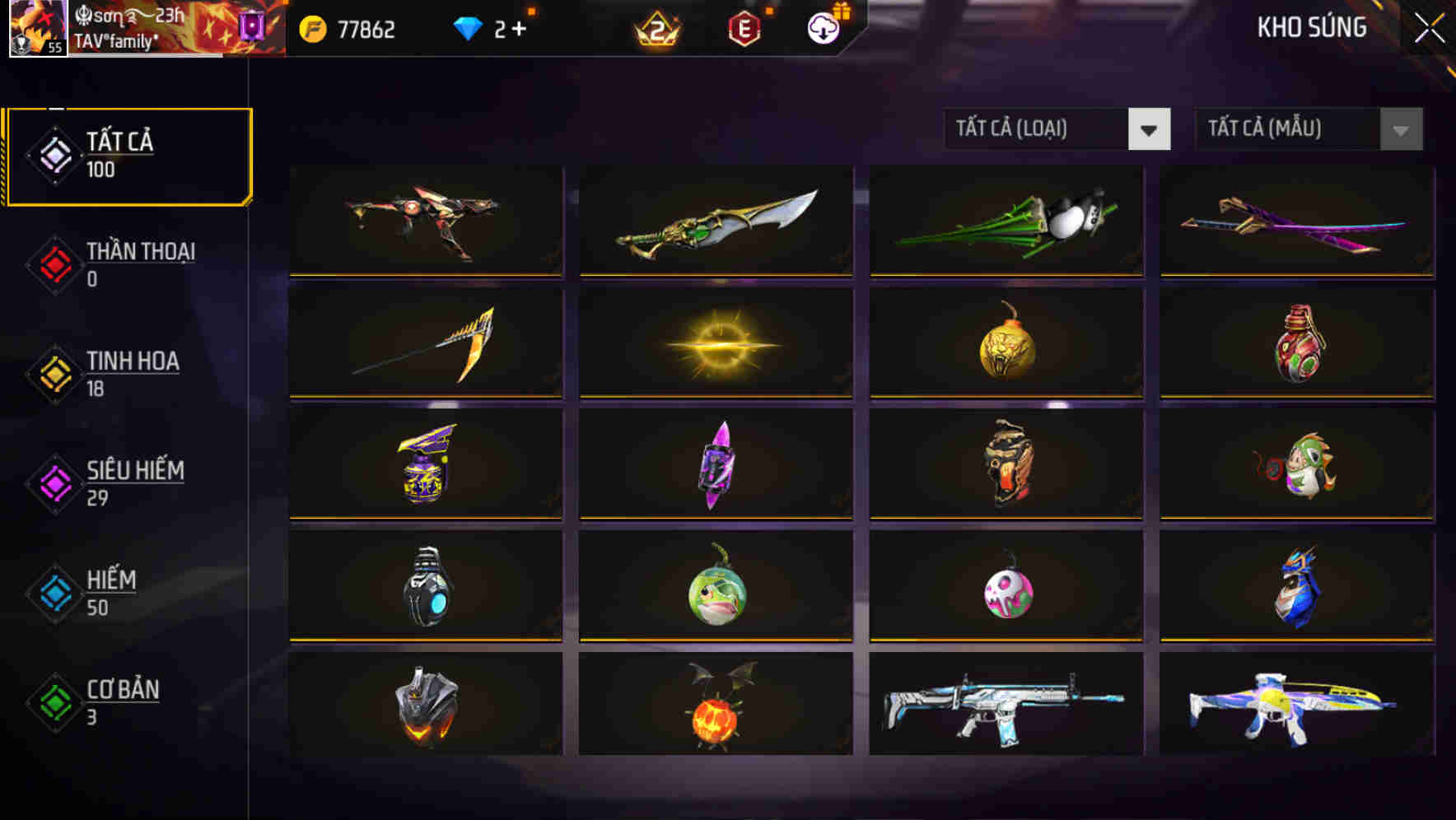The height and width of the screenshot is (820, 1456).
Task: Select the golden katana weapon thumbnail
Action: click(x=716, y=222)
